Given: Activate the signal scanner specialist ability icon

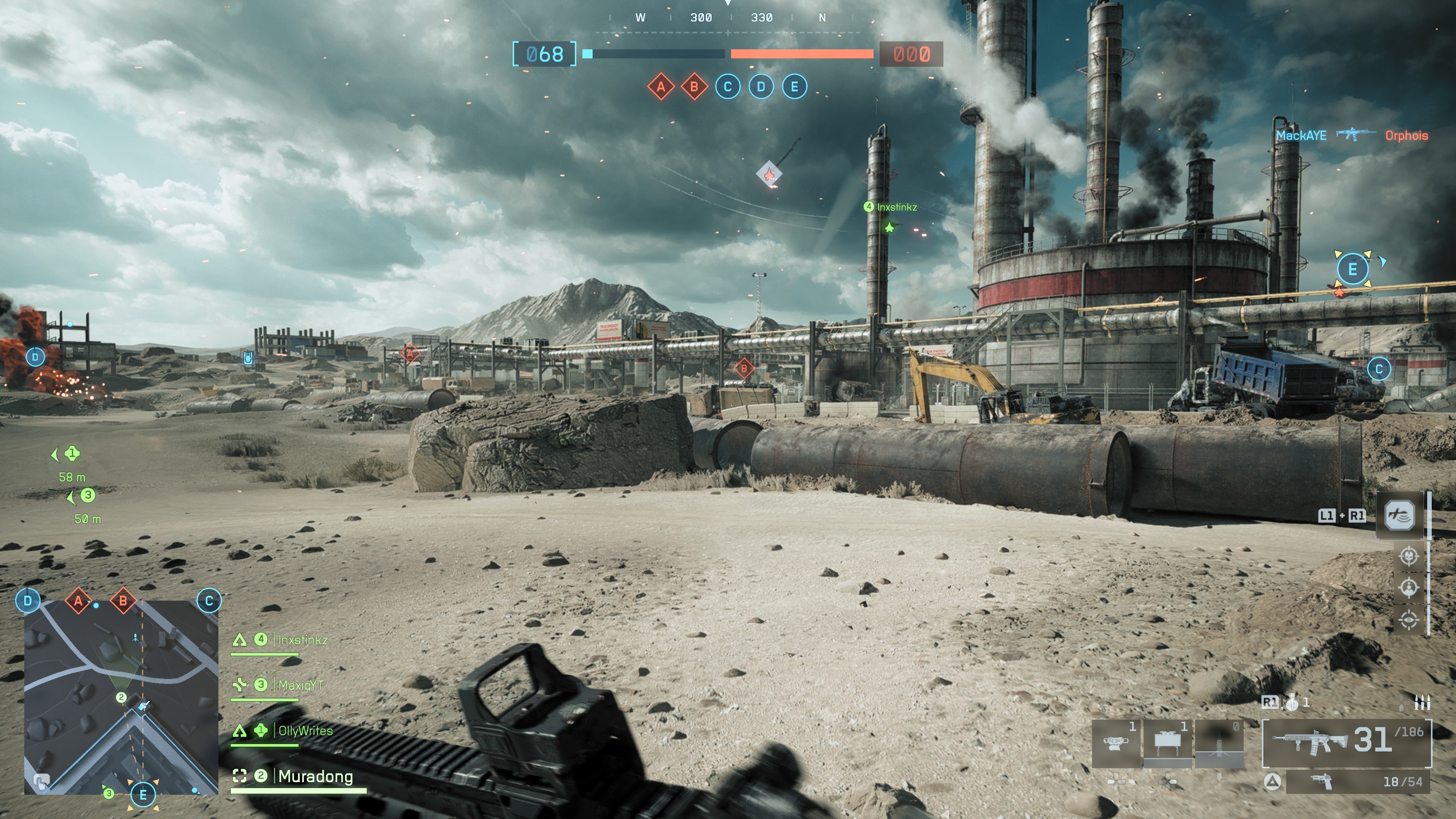Looking at the screenshot, I should (1400, 515).
